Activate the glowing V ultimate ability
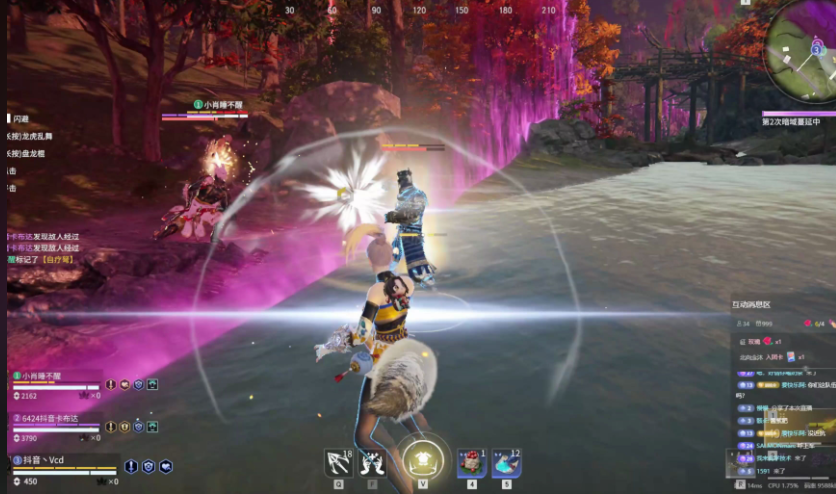 (x=422, y=460)
